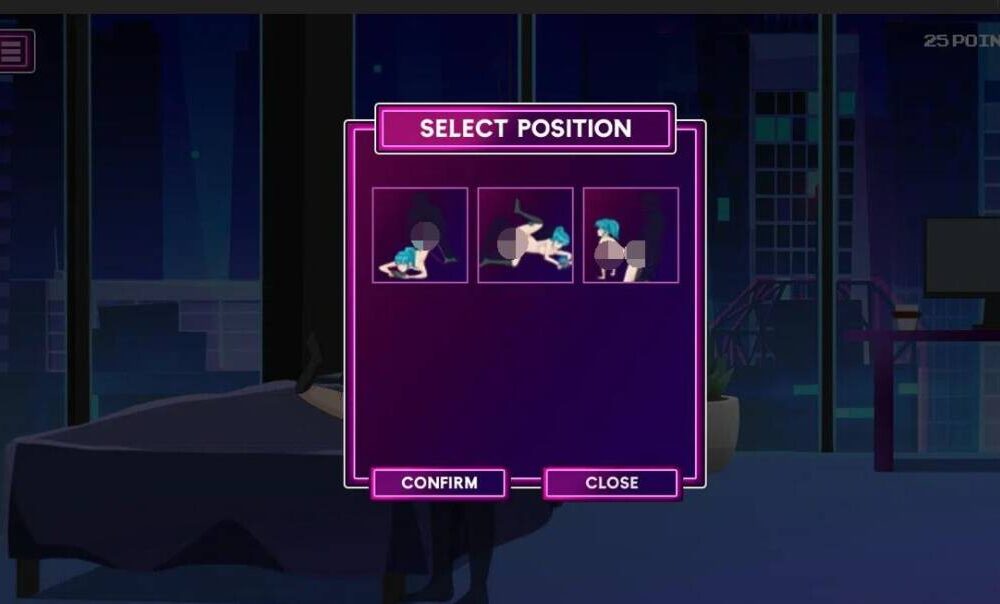
Task: Select the middle position thumbnail
Action: (x=525, y=236)
